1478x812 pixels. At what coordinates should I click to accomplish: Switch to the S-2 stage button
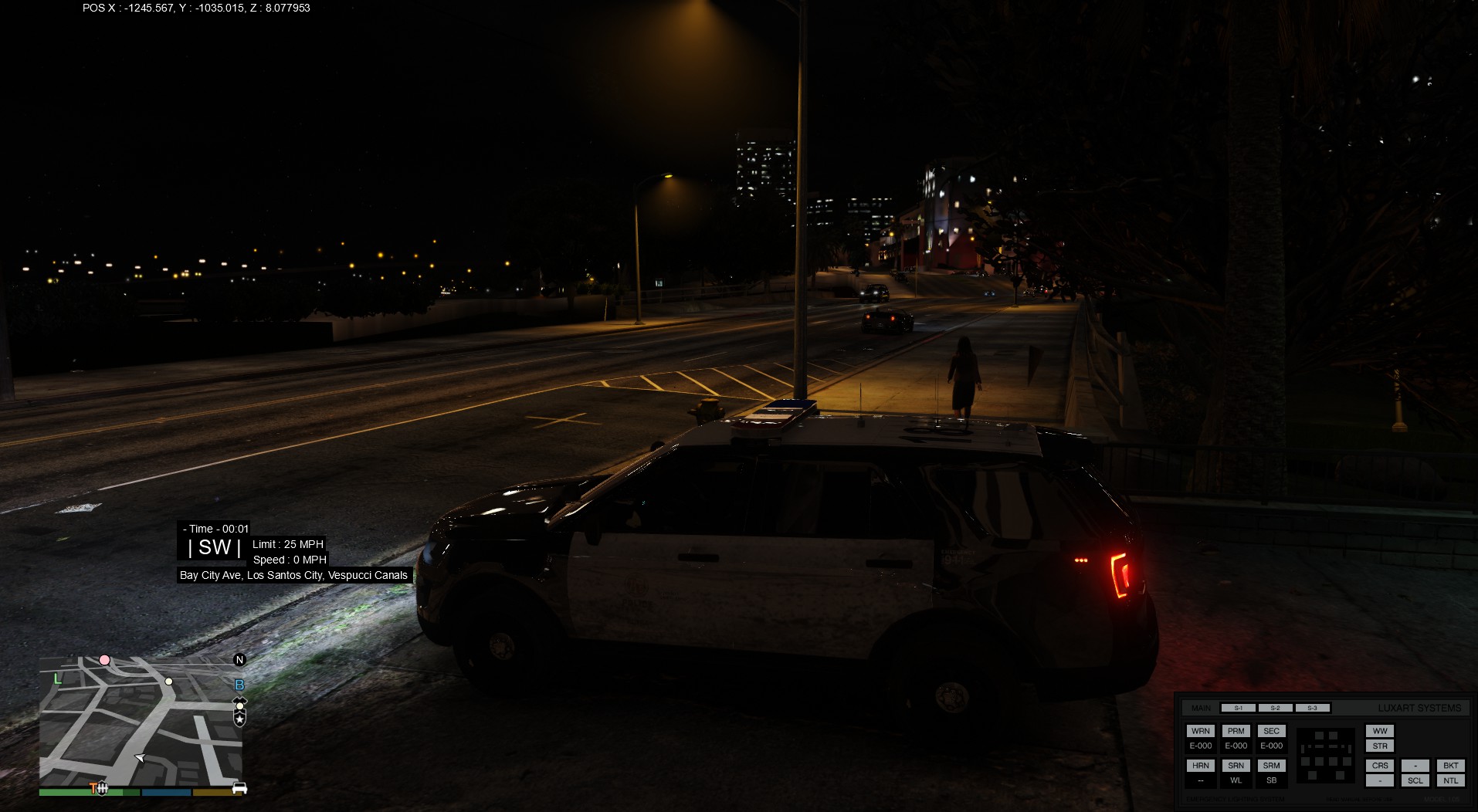(x=1275, y=708)
